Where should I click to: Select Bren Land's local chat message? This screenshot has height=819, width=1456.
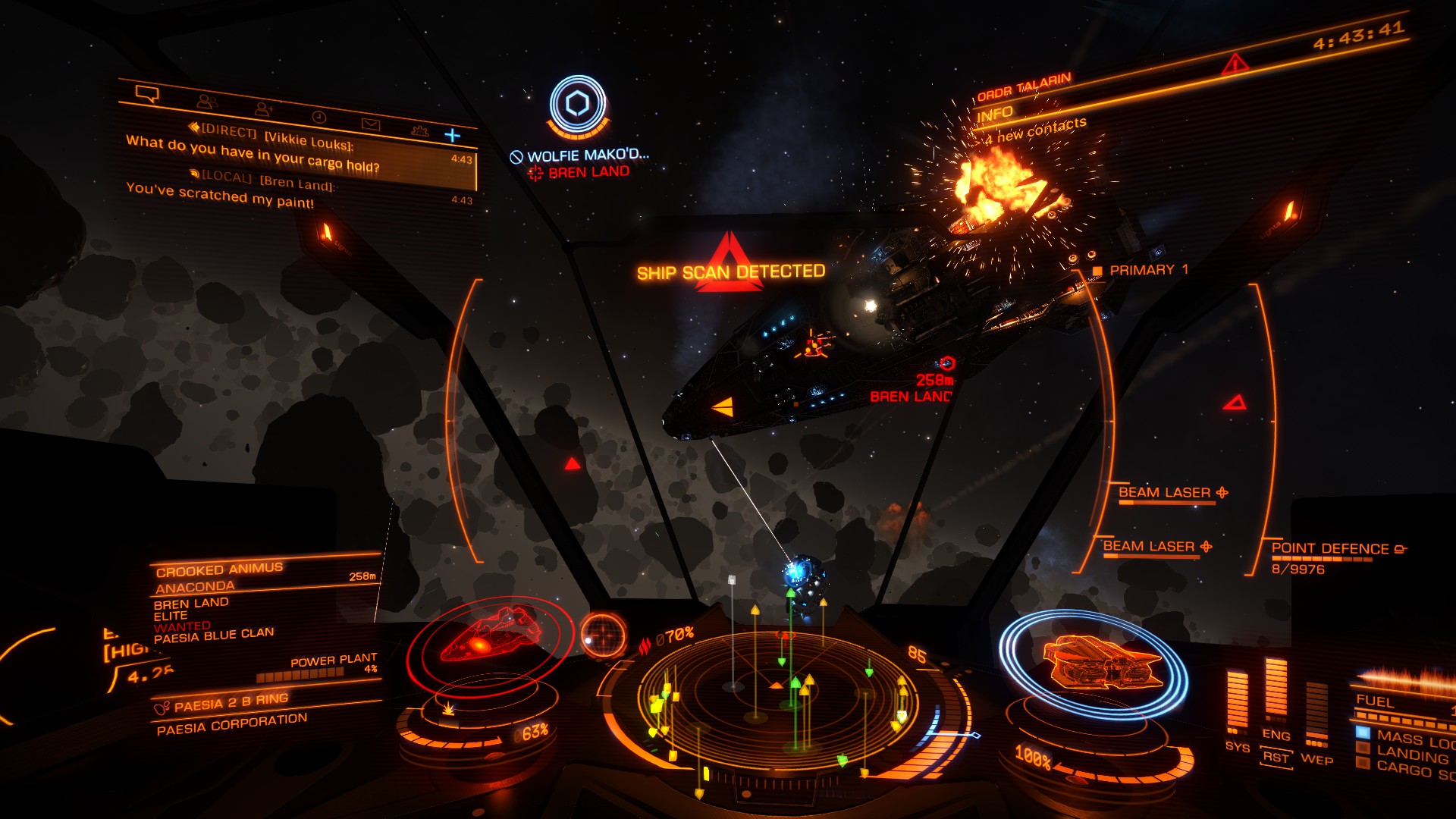tap(296, 193)
